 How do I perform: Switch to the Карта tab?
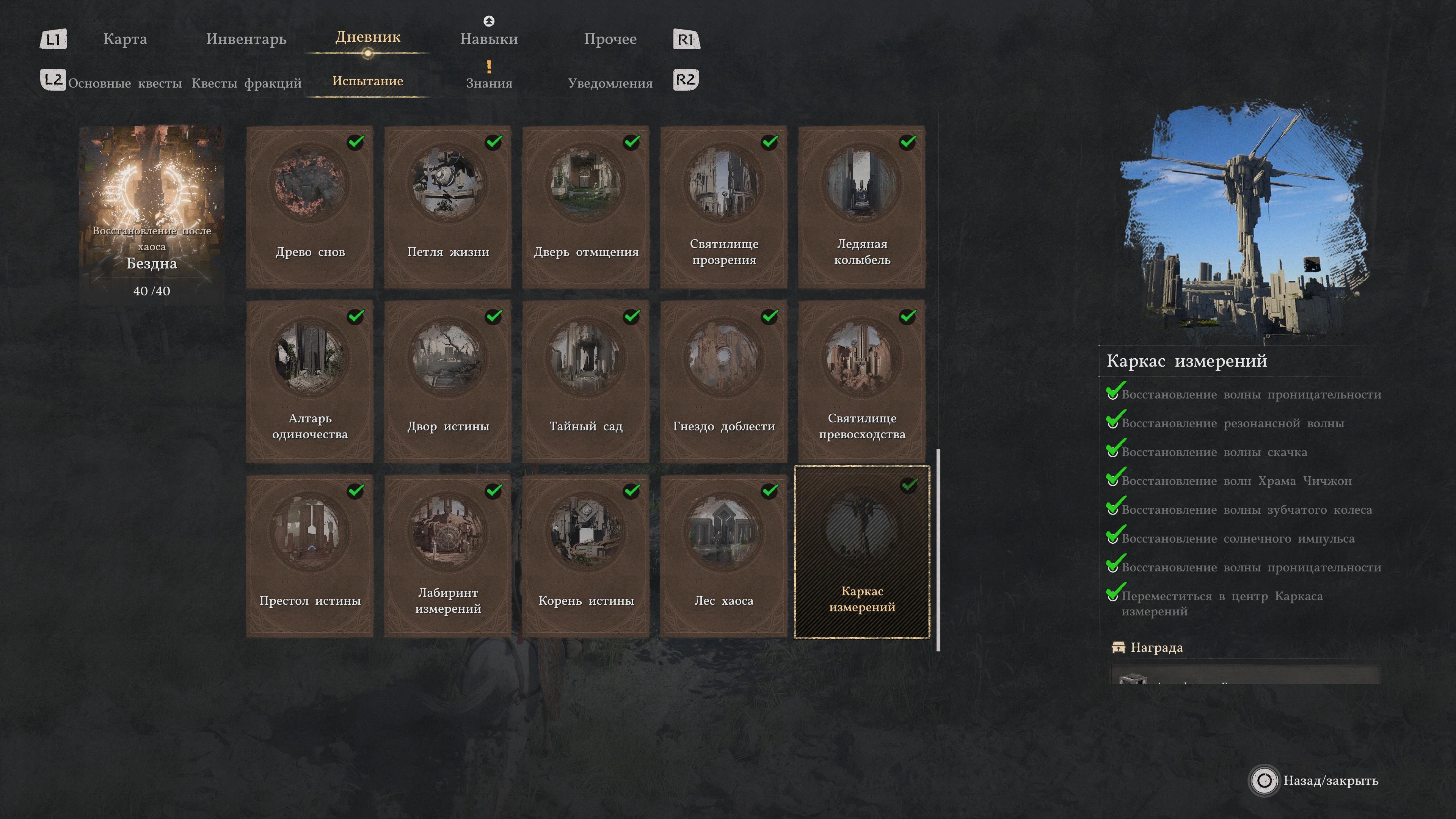pyautogui.click(x=125, y=39)
